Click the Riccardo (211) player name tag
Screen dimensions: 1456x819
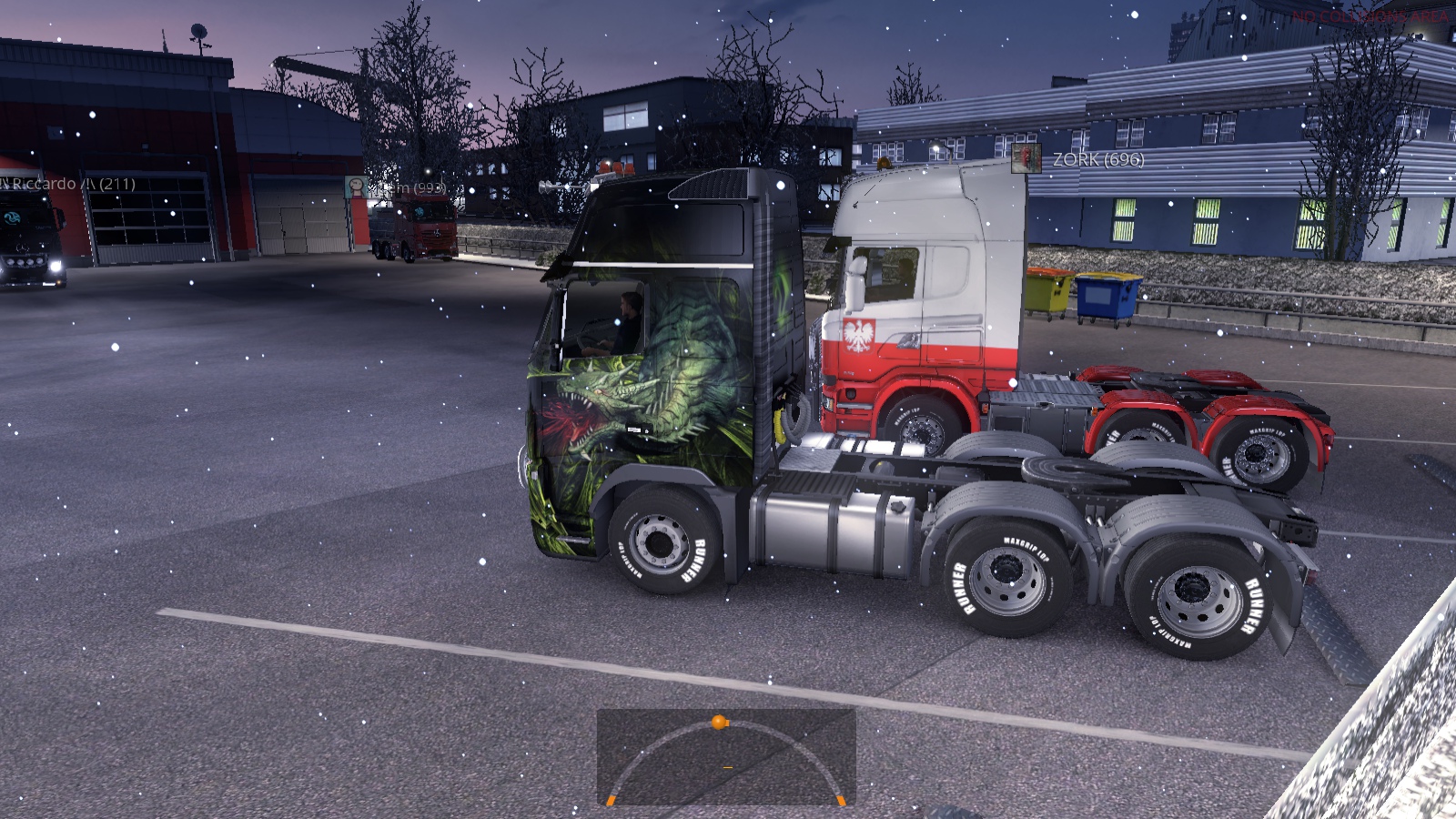71,184
